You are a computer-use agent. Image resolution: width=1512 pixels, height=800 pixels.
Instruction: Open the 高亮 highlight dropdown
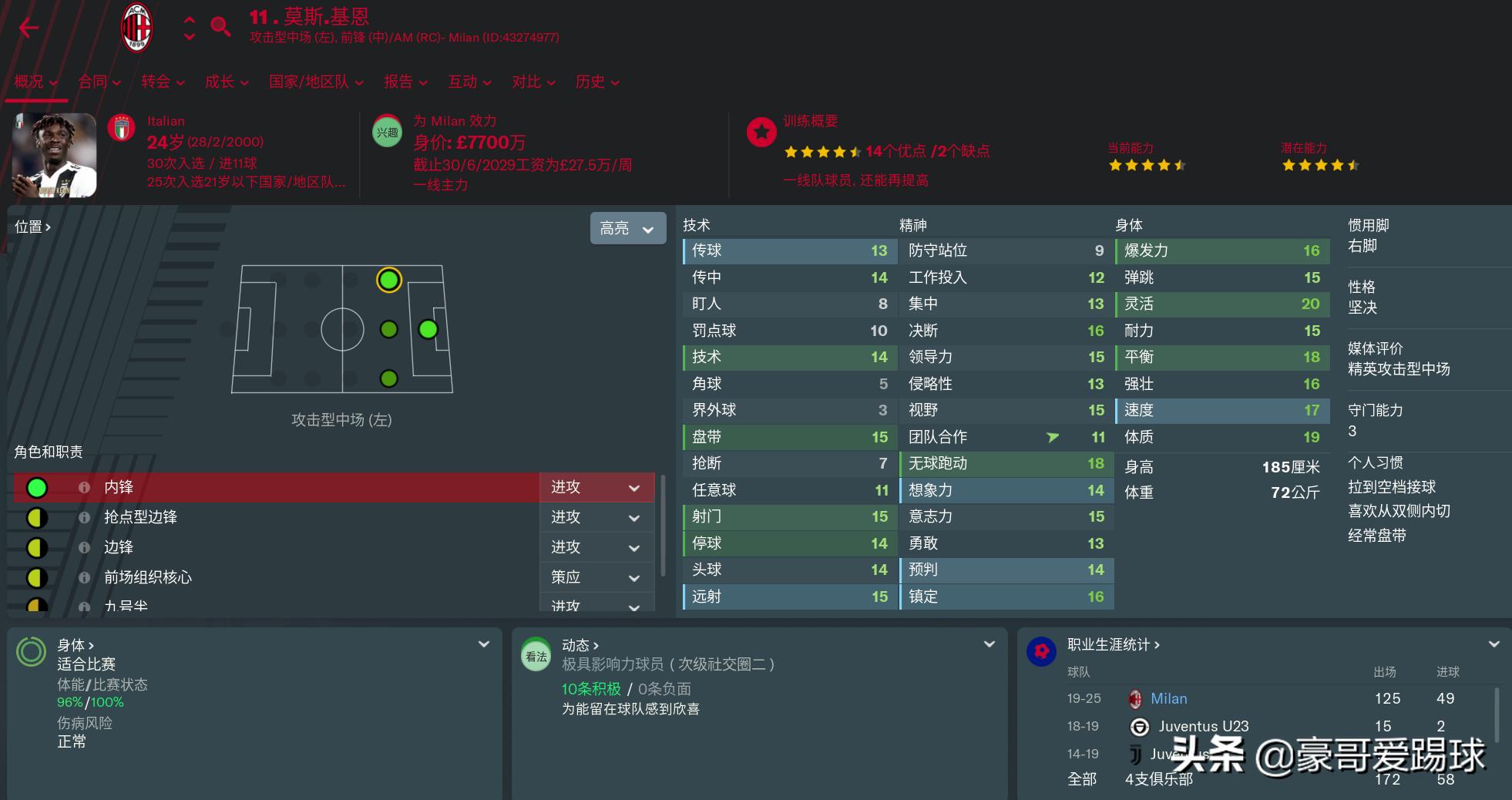pyautogui.click(x=627, y=228)
